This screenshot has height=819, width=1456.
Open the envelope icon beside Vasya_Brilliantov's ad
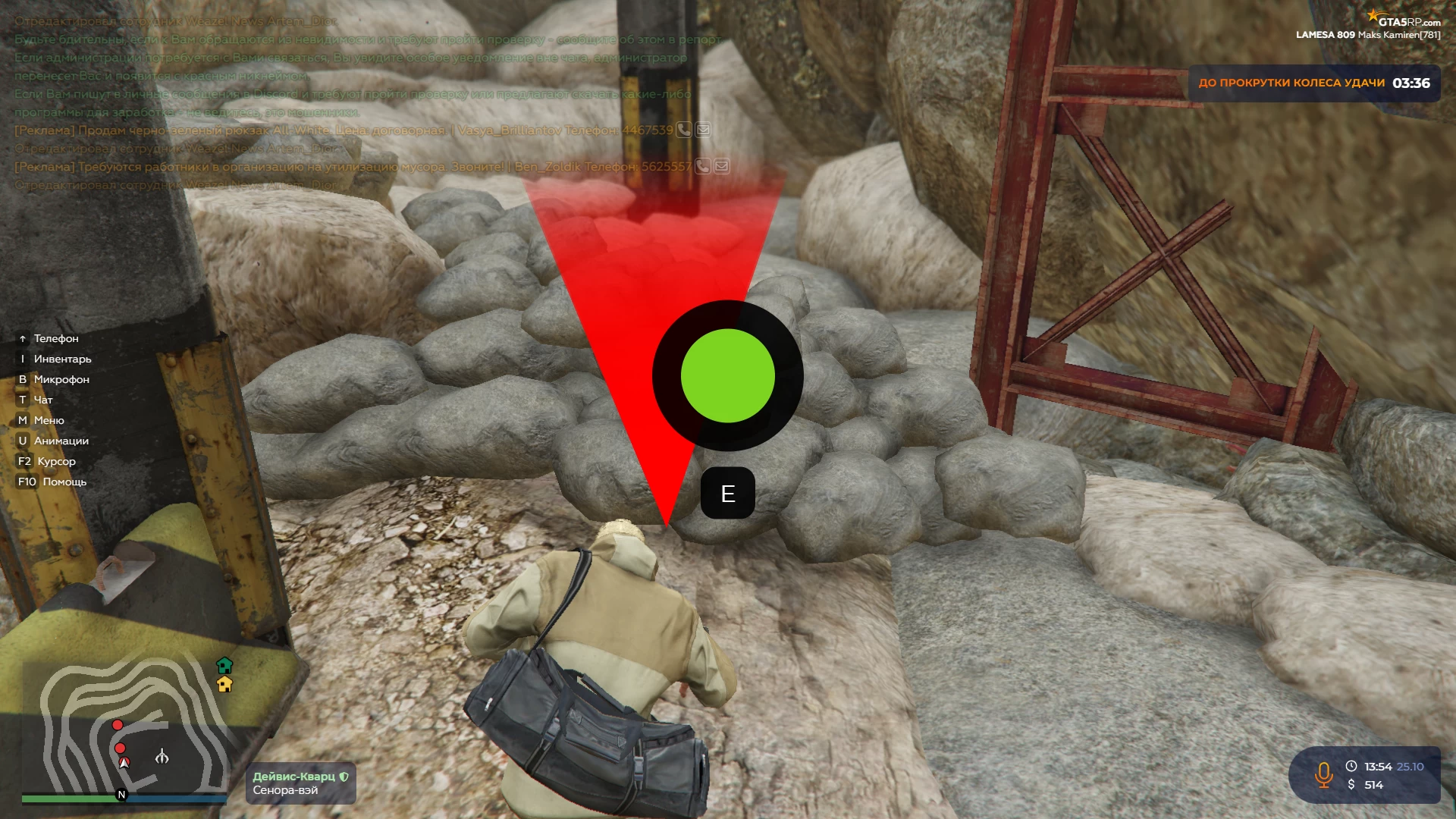[704, 130]
